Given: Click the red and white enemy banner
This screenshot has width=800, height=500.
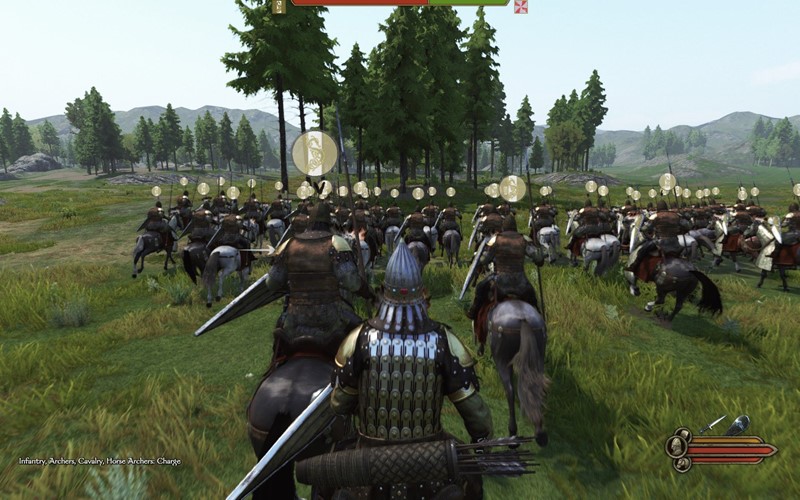Looking at the screenshot, I should pos(520,6).
